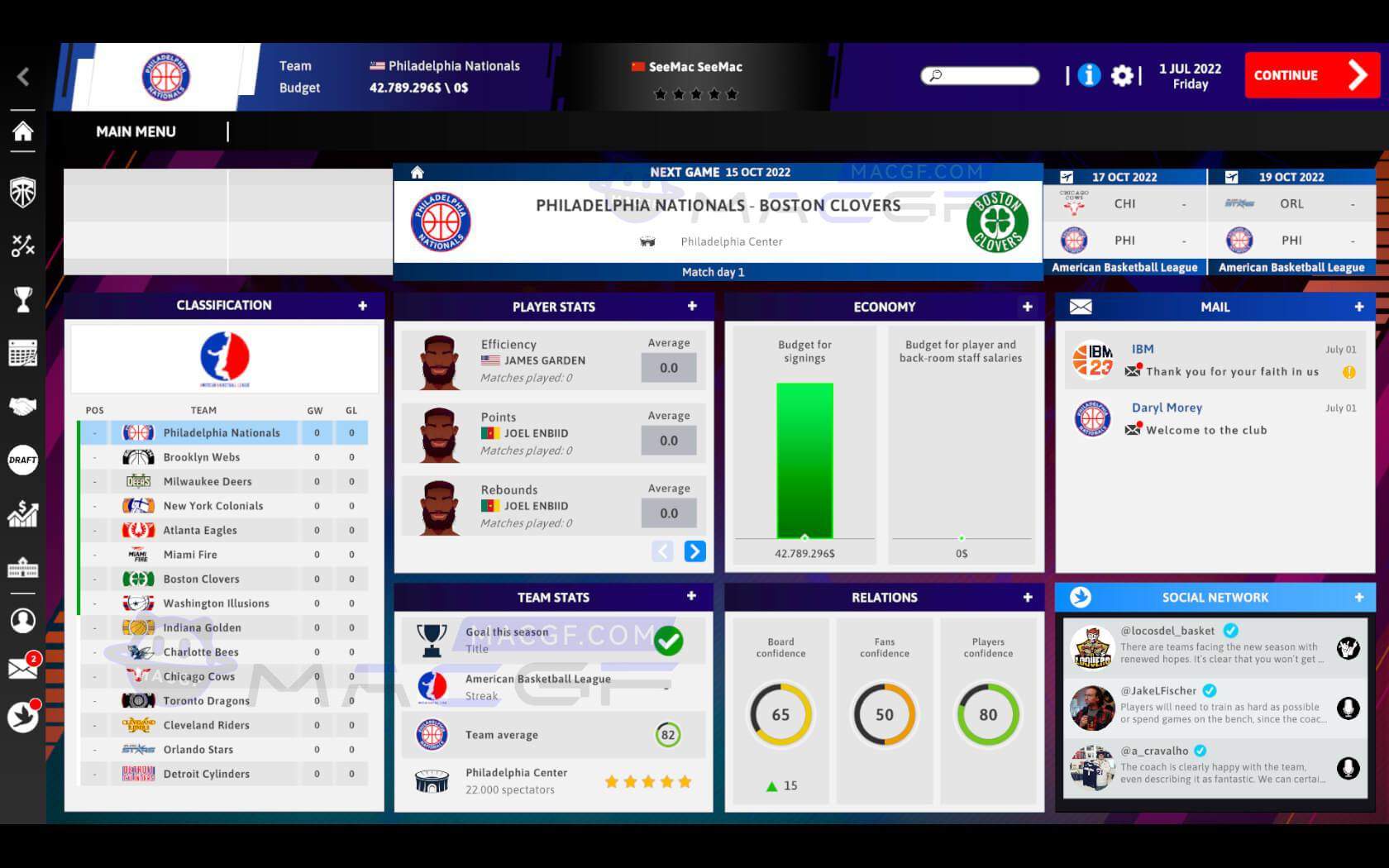Screen dimensions: 1389x868
Task: Expand the PLAYER STATS panel
Action: [692, 307]
